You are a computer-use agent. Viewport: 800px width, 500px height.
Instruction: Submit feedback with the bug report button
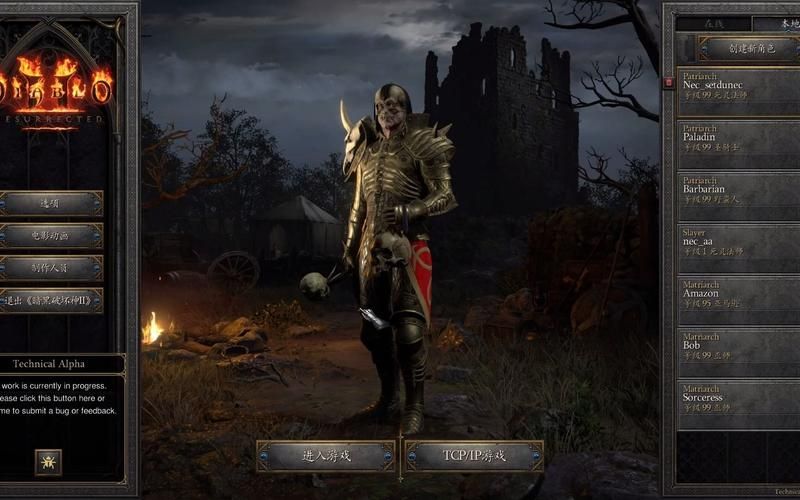point(48,461)
